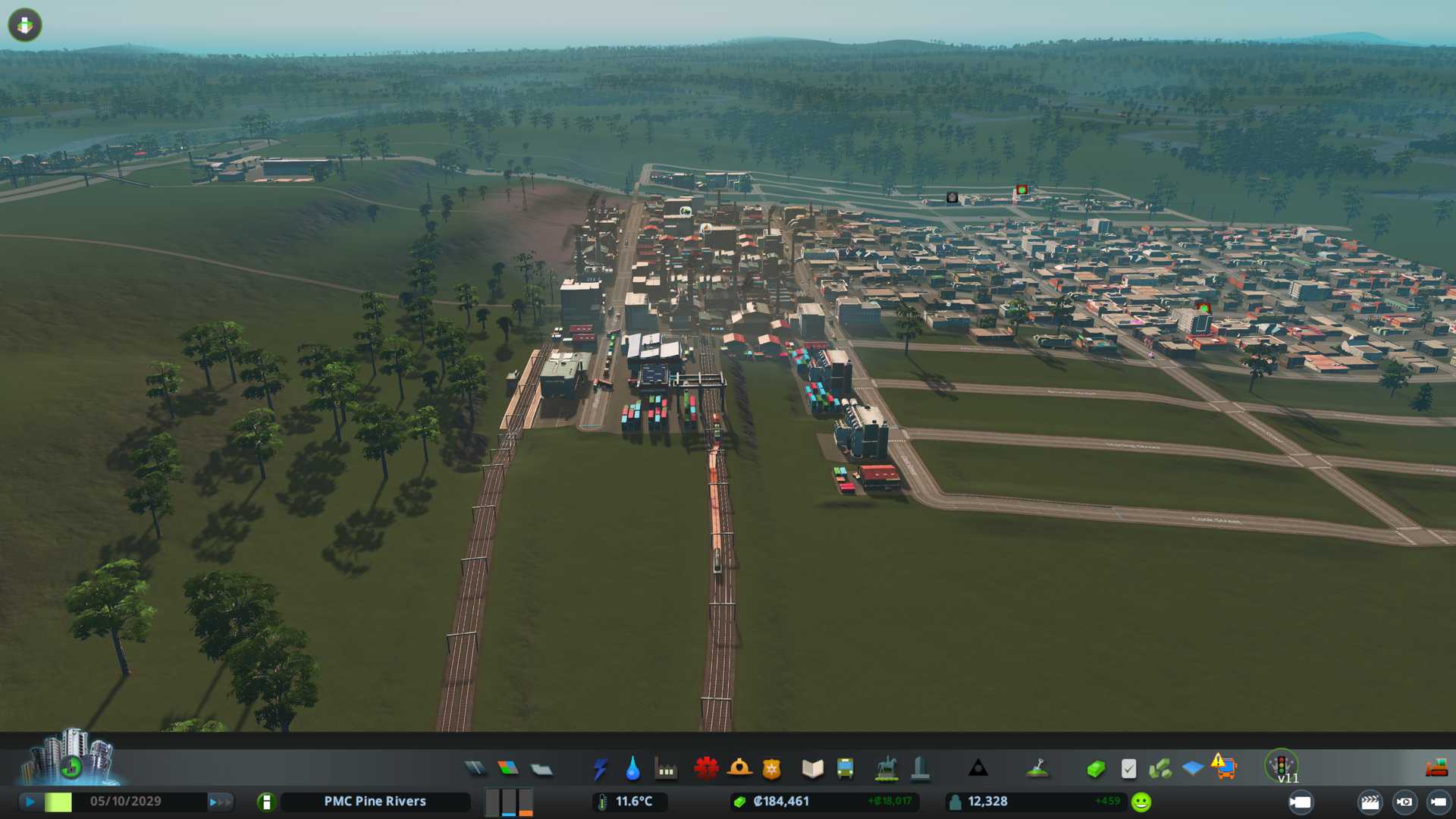
Task: Open the Garbage and Industry menu
Action: click(666, 769)
